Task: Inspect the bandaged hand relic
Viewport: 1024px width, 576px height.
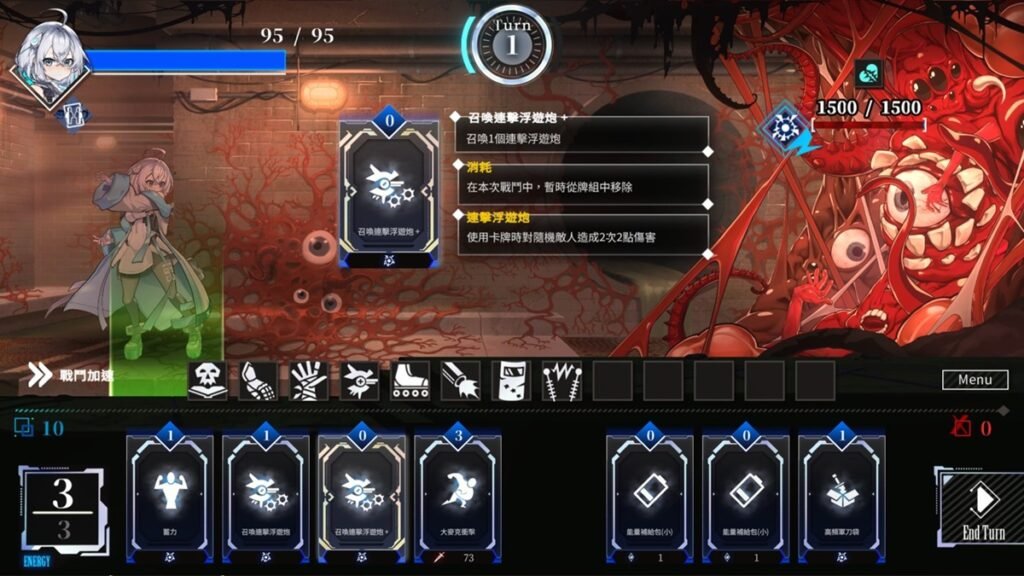Action: click(x=309, y=381)
